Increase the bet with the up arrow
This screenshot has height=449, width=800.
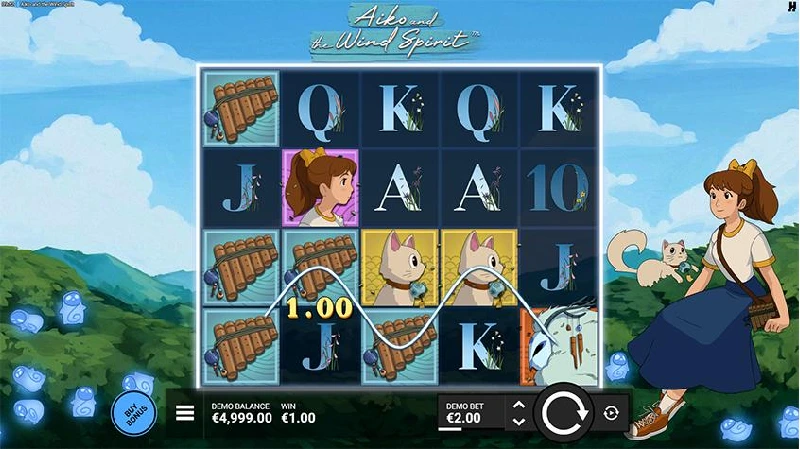[x=518, y=405]
